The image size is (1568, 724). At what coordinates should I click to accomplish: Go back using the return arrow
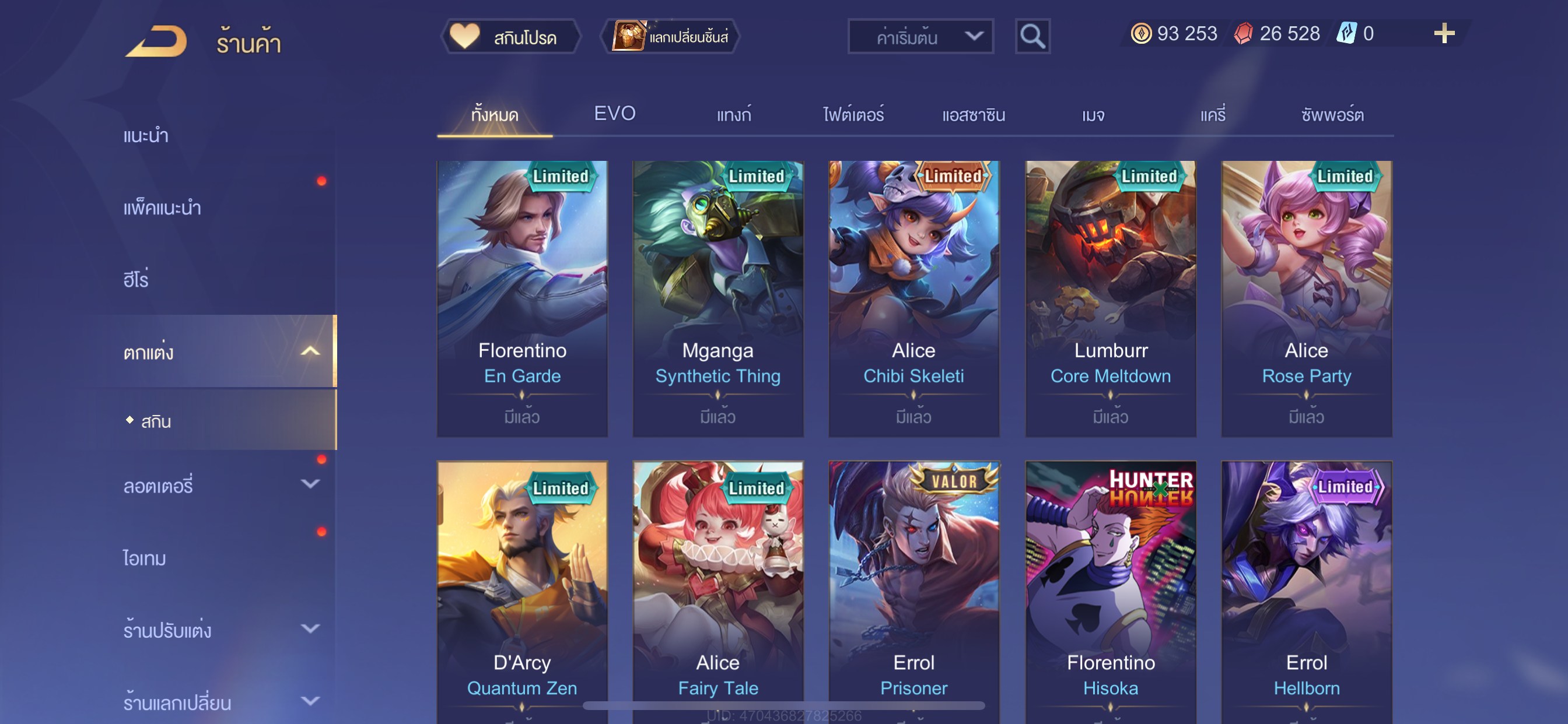pos(156,41)
